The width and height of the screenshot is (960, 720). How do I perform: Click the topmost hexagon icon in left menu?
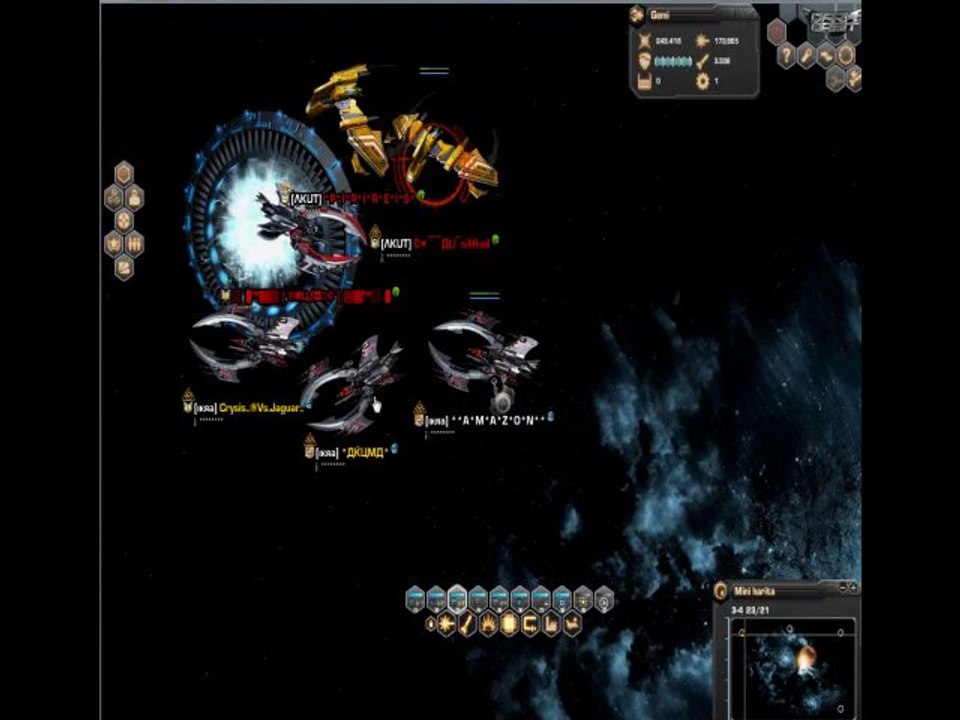pyautogui.click(x=124, y=174)
